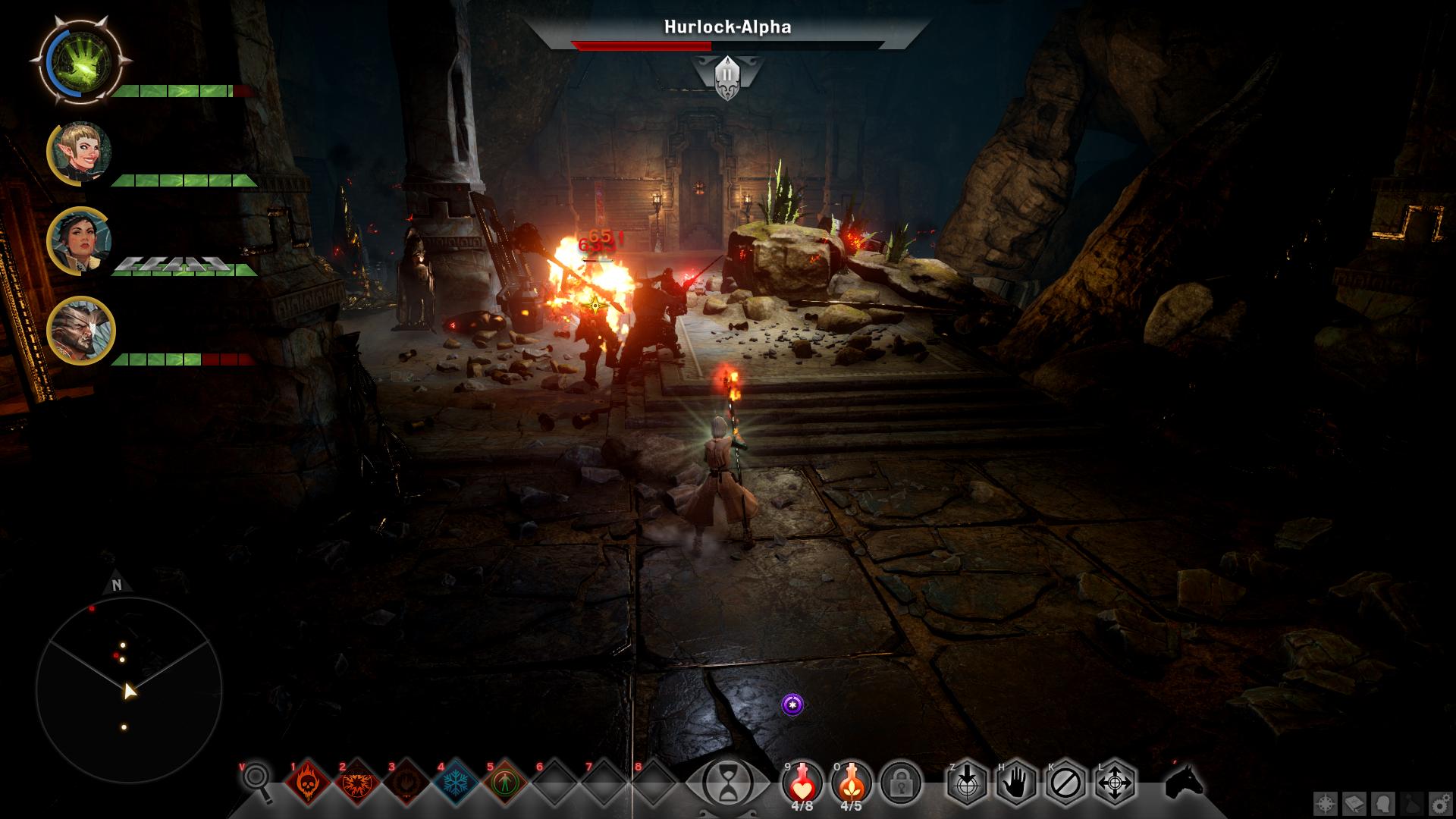Click the magnifying glass search icon
The width and height of the screenshot is (1456, 819).
(257, 781)
